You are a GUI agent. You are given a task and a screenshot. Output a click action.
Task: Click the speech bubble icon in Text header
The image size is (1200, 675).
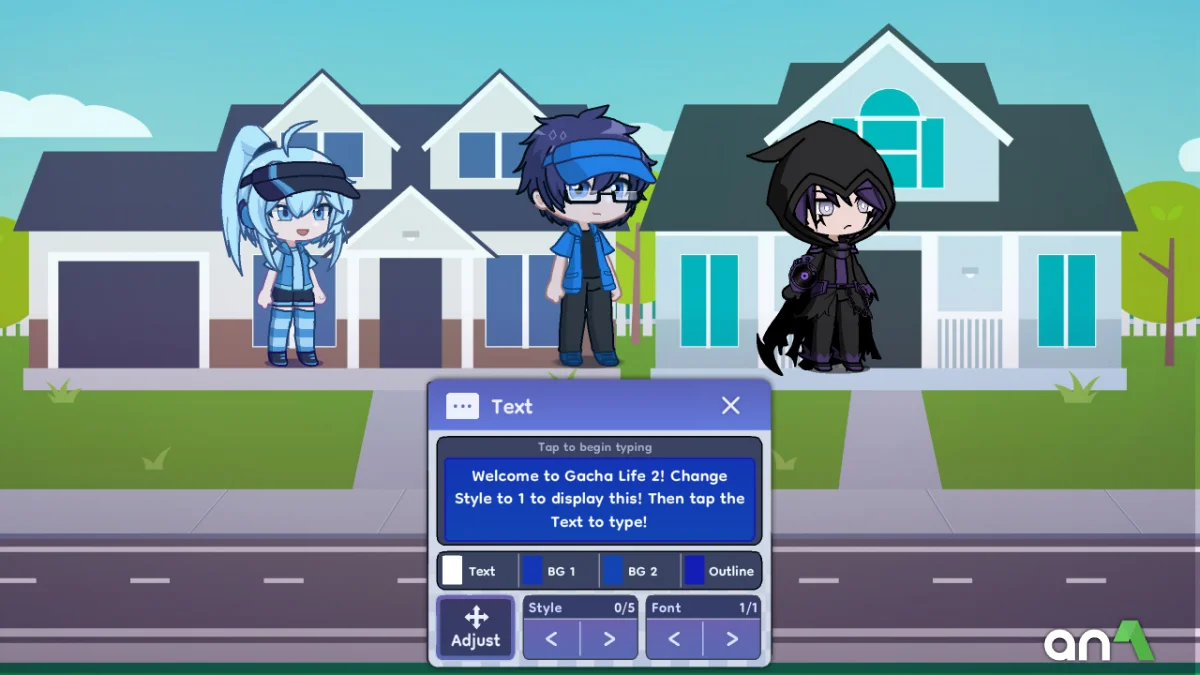point(462,406)
